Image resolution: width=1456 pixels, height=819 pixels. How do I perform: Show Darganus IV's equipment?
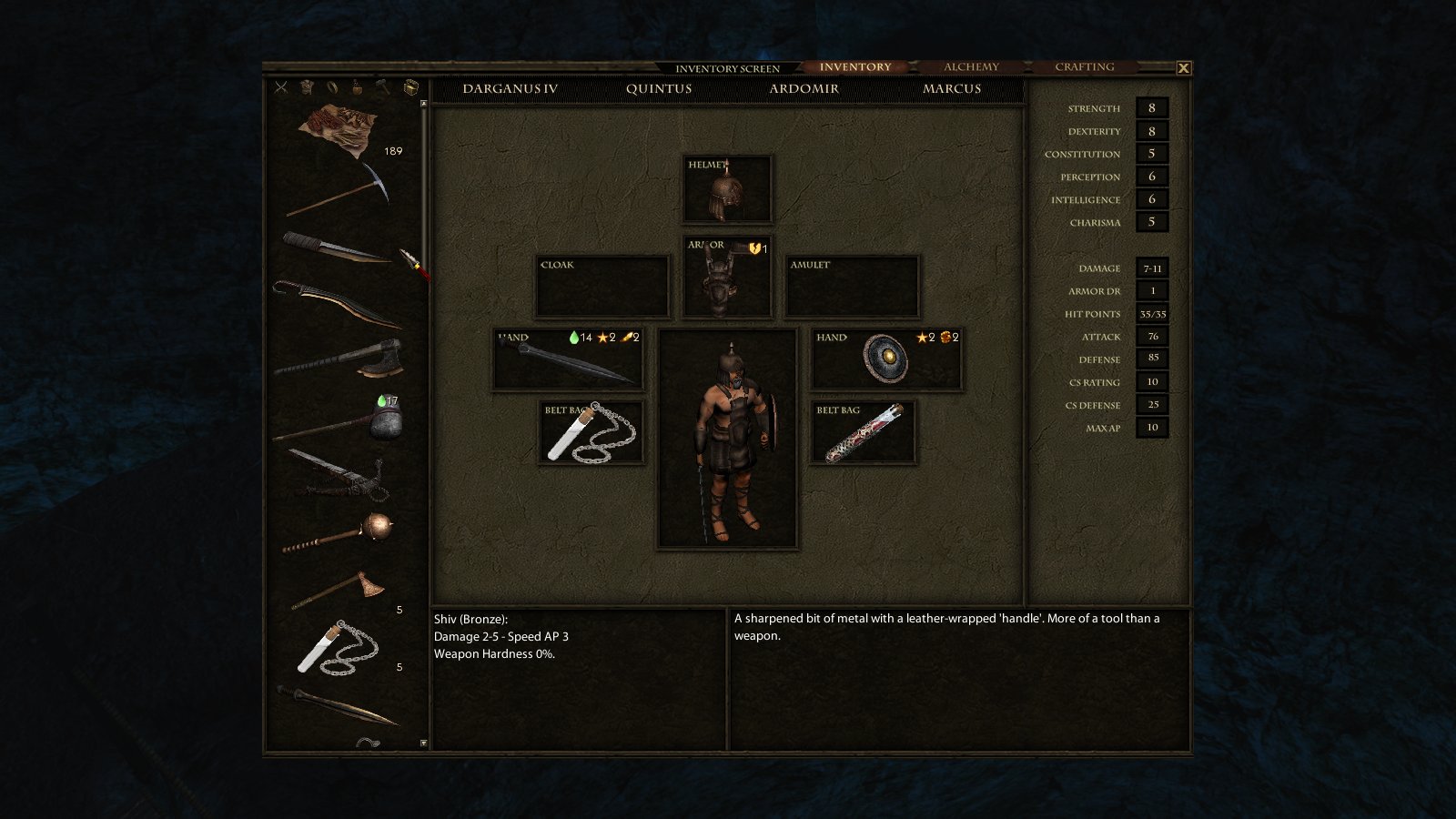(x=510, y=89)
